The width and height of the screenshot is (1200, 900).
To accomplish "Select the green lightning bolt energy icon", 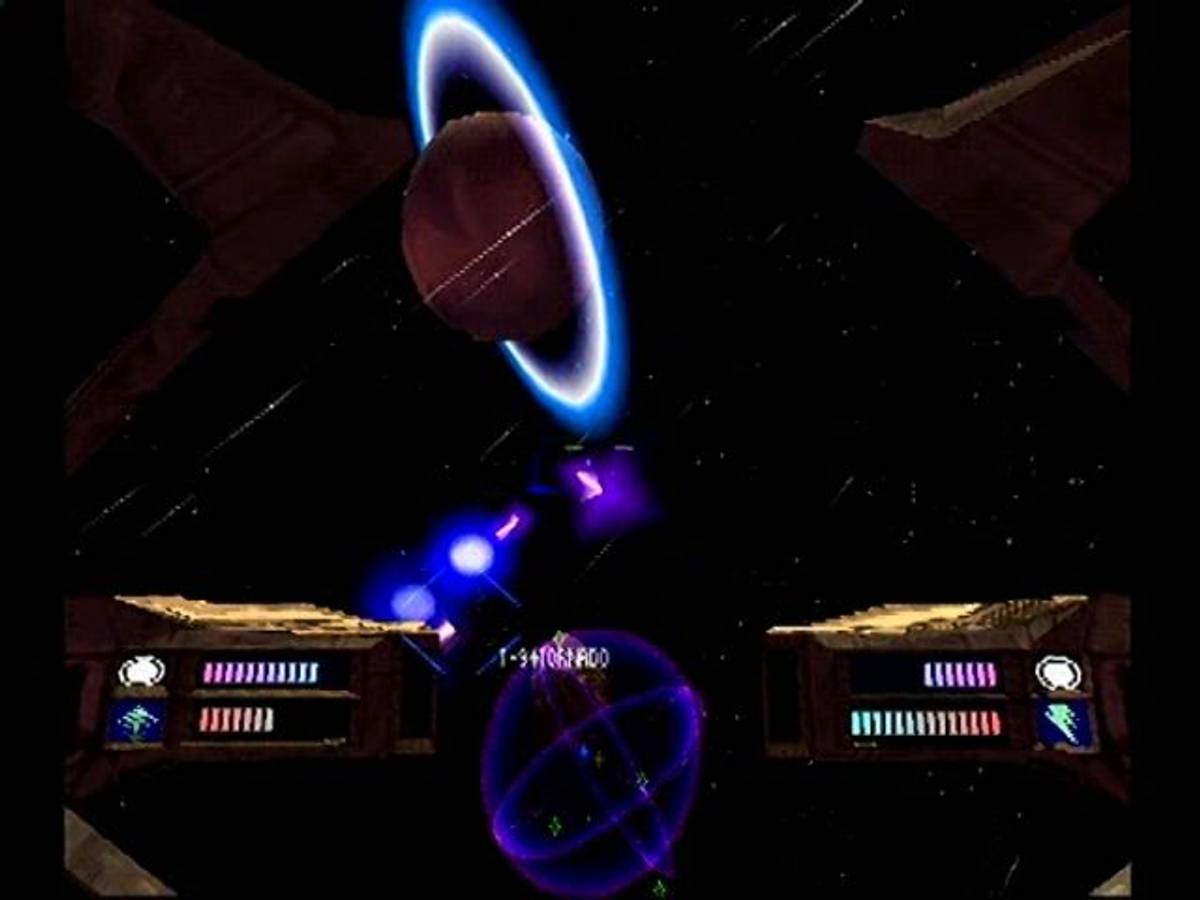I will click(x=1063, y=723).
